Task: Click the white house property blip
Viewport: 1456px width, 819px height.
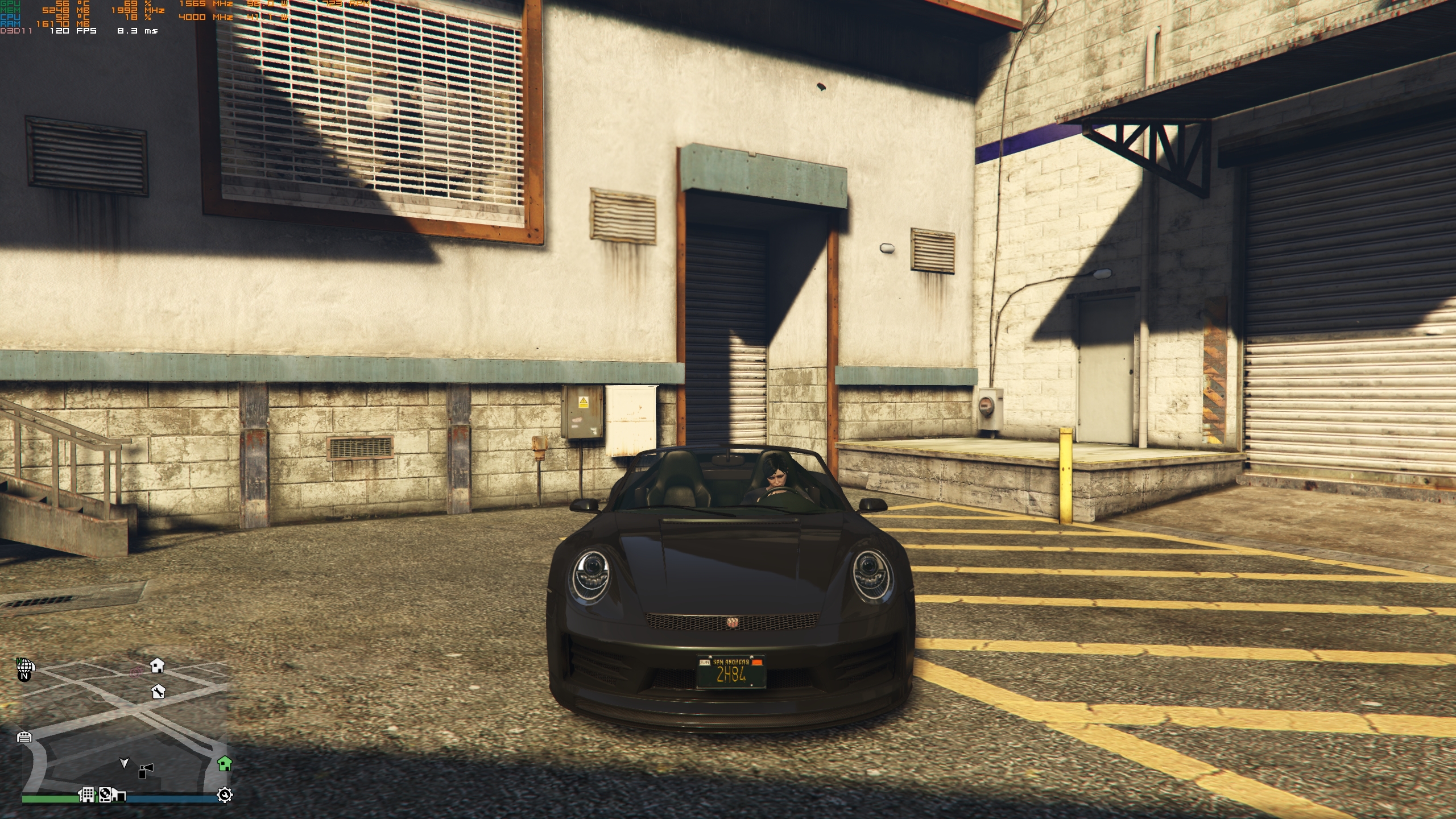Action: [x=158, y=666]
